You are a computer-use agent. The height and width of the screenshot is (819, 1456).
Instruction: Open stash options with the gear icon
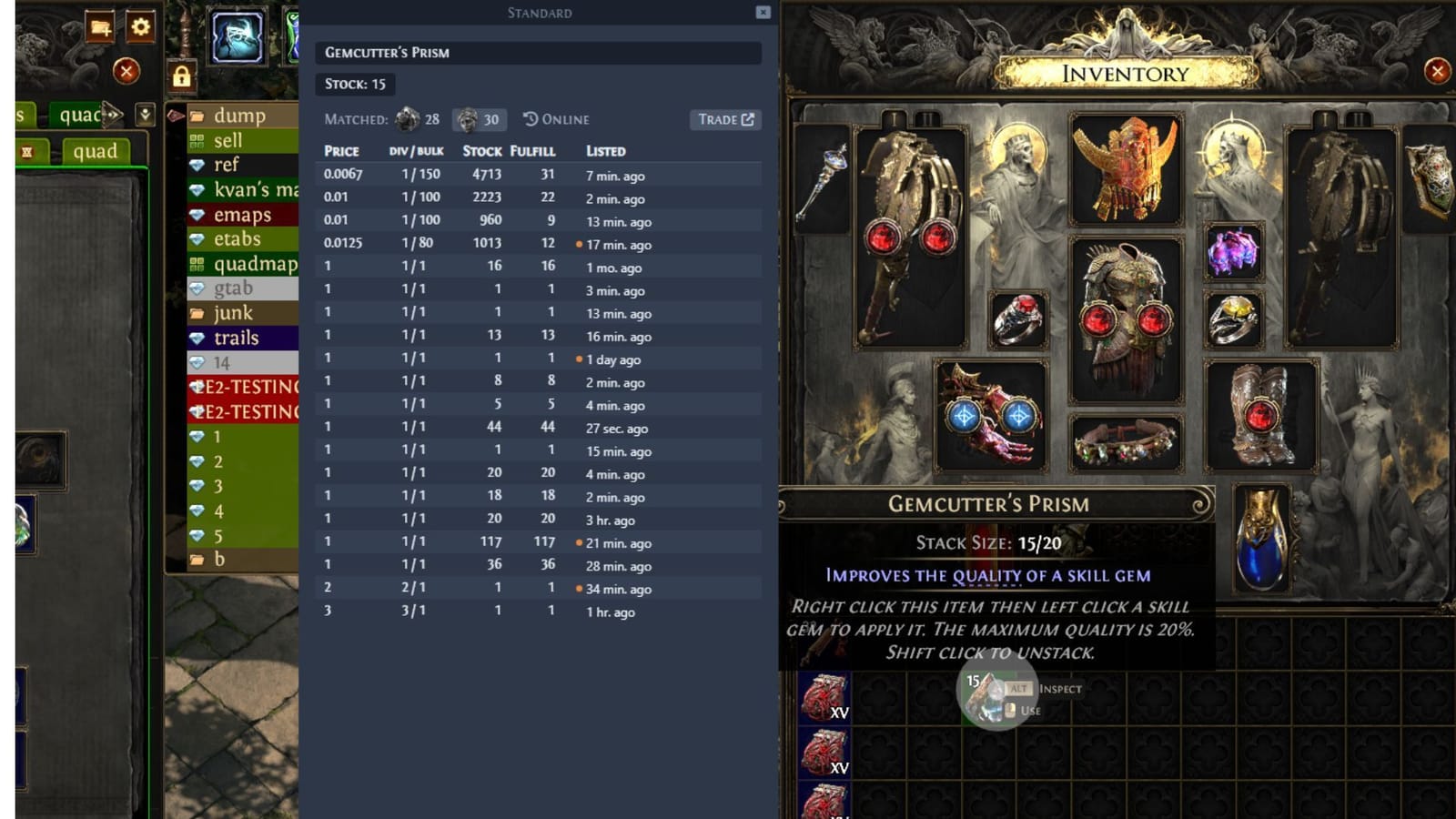pyautogui.click(x=139, y=27)
